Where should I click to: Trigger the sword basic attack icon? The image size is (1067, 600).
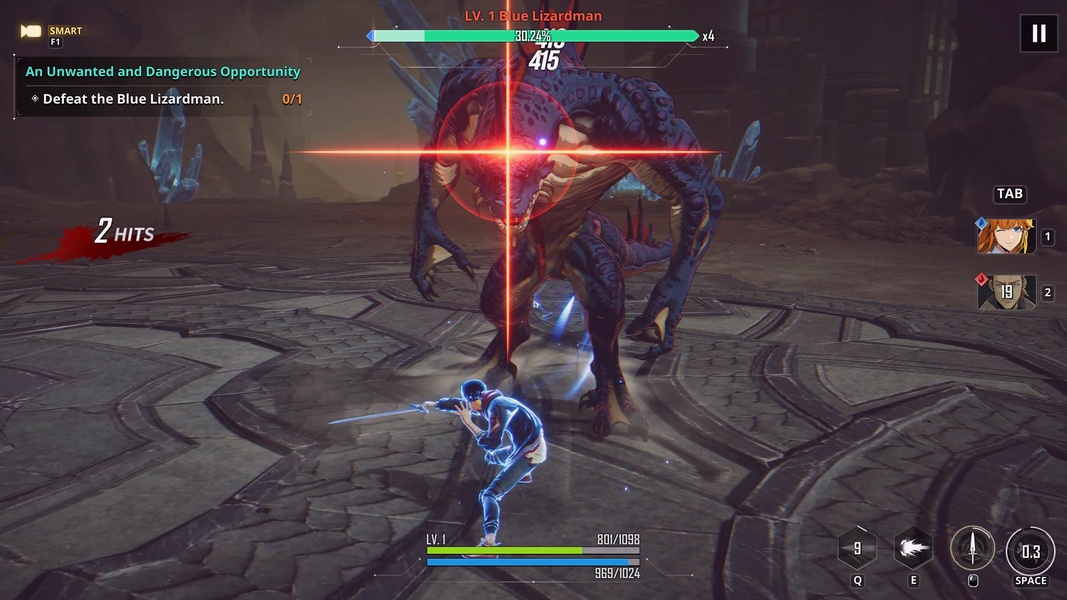coord(972,549)
